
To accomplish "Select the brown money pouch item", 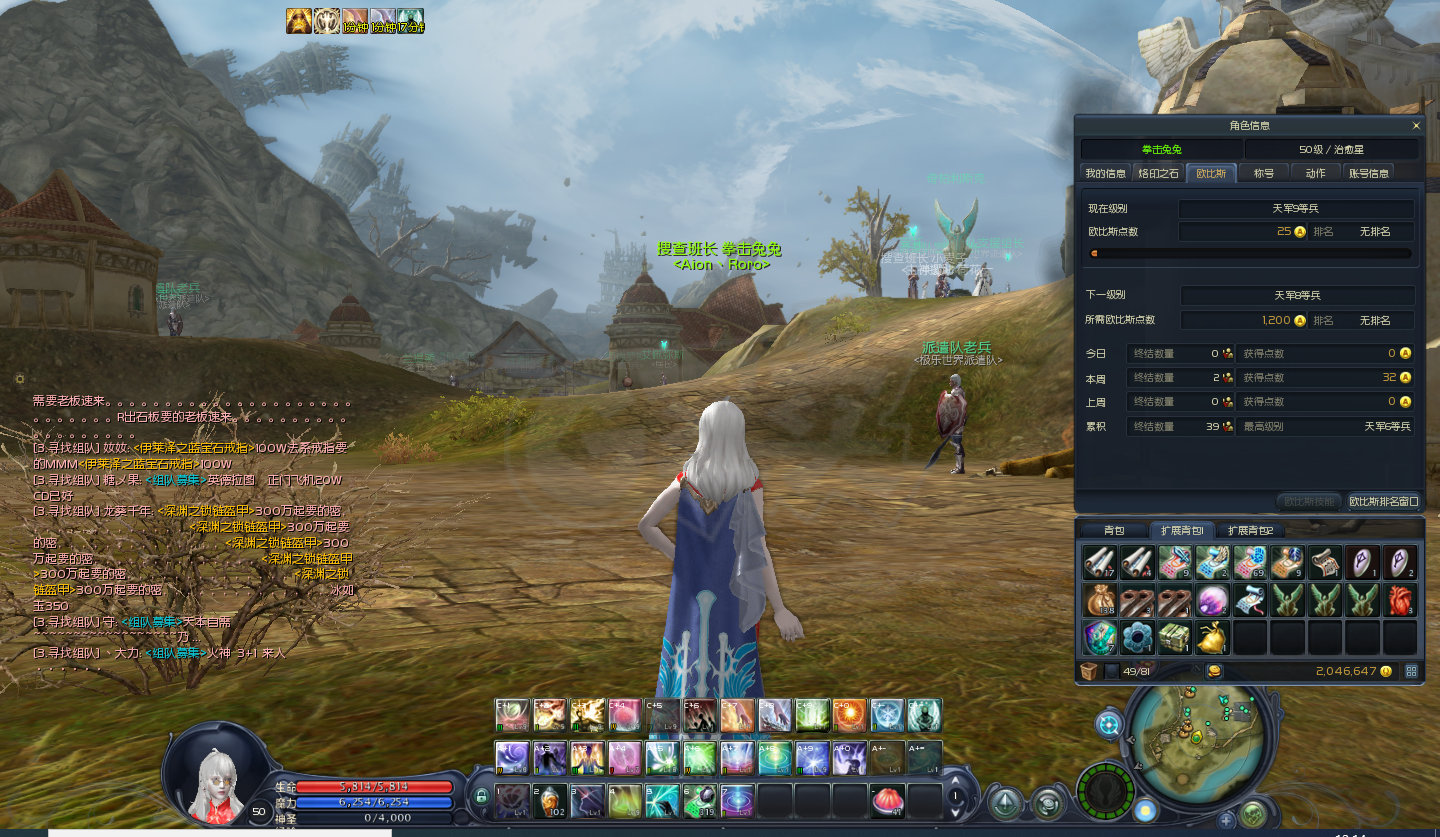I will click(x=1098, y=600).
